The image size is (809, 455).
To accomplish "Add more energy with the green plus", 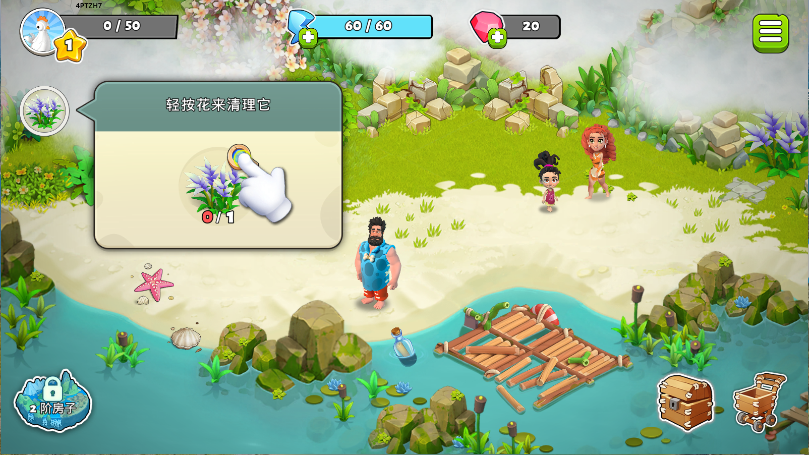I will pos(308,39).
